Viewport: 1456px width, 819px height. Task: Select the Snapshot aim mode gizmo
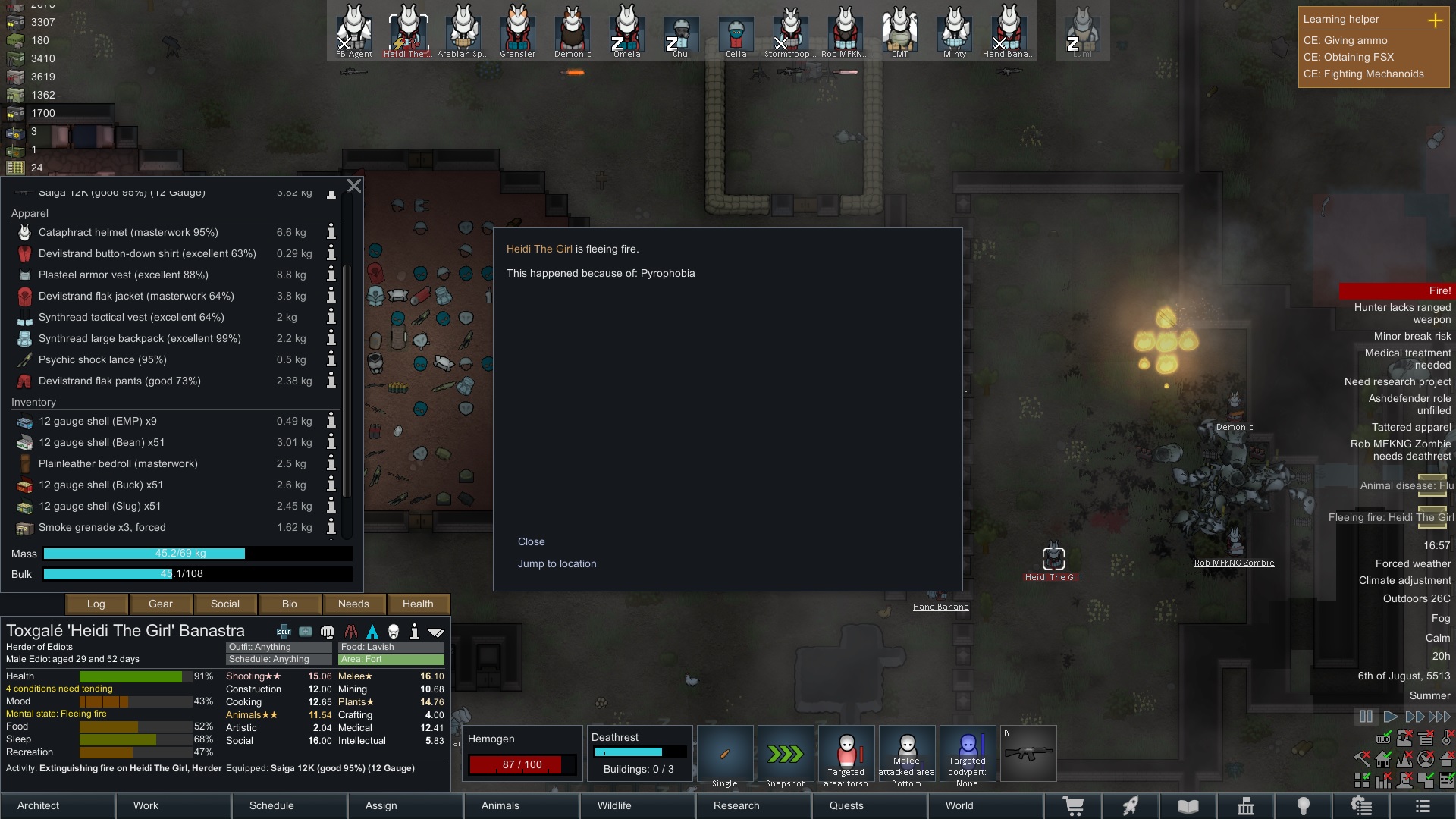786,753
